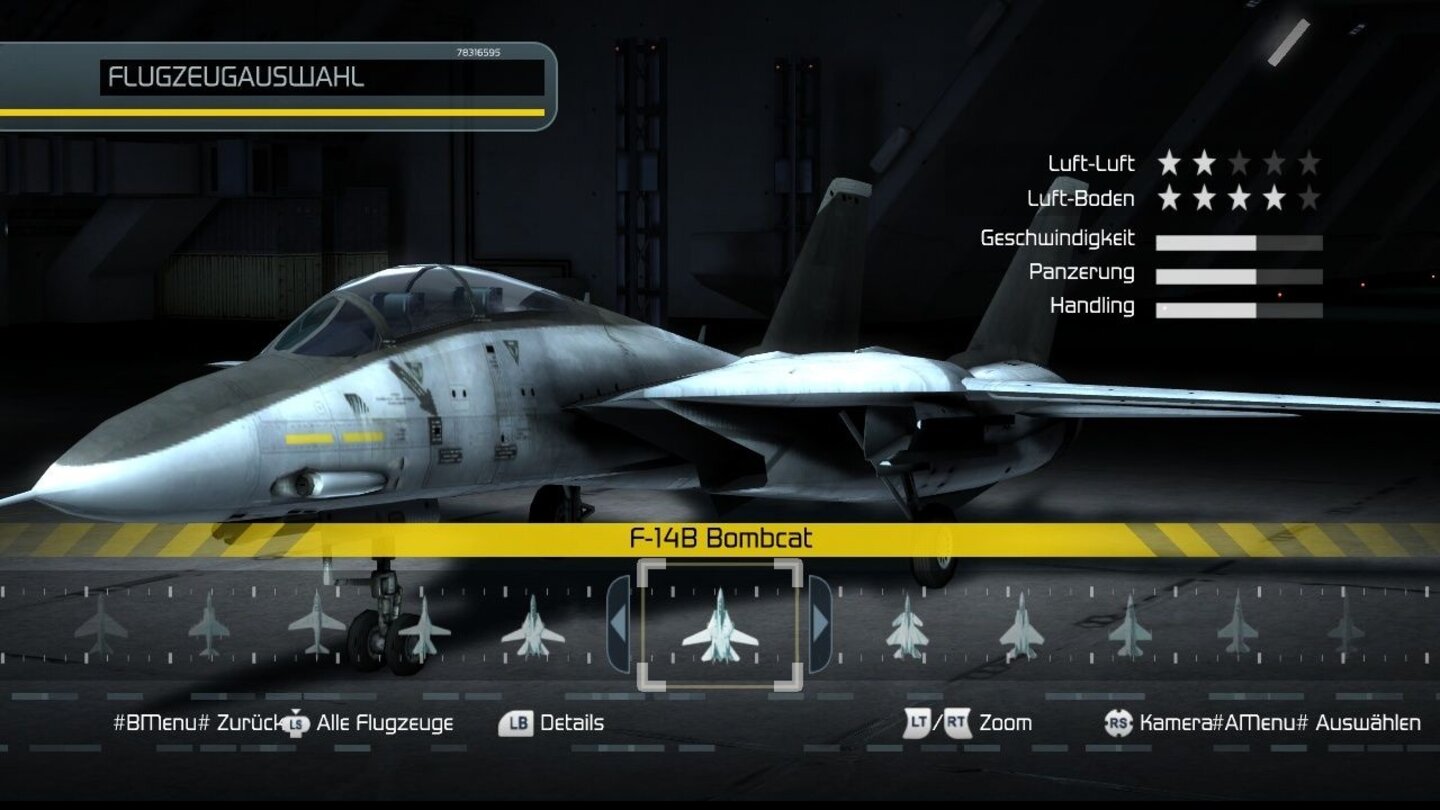The width and height of the screenshot is (1440, 810).
Task: Select the F-14B Bombcat name banner
Action: tap(720, 536)
